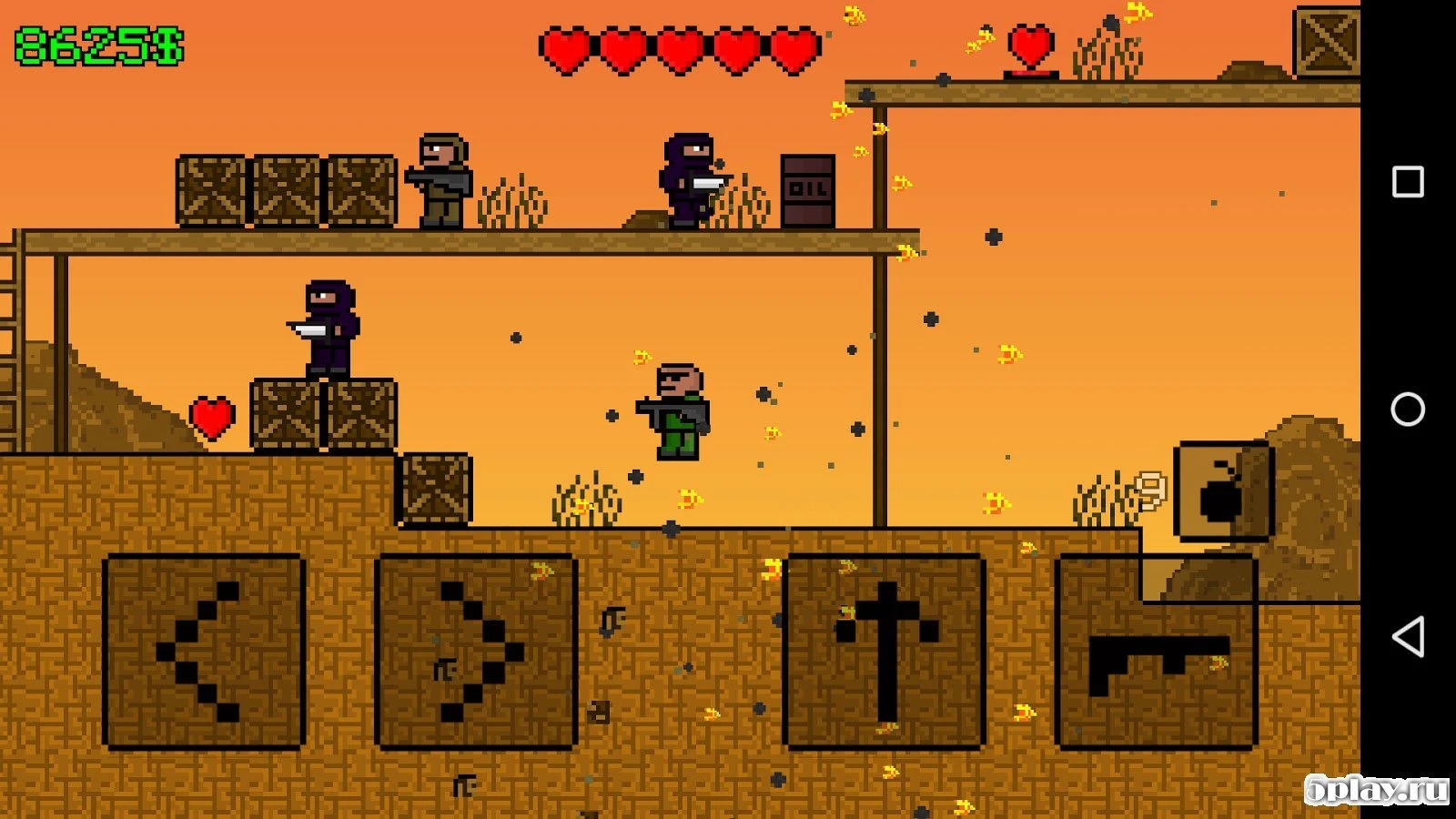The image size is (1456, 819).
Task: Tap the right arrow move button
Action: click(476, 652)
